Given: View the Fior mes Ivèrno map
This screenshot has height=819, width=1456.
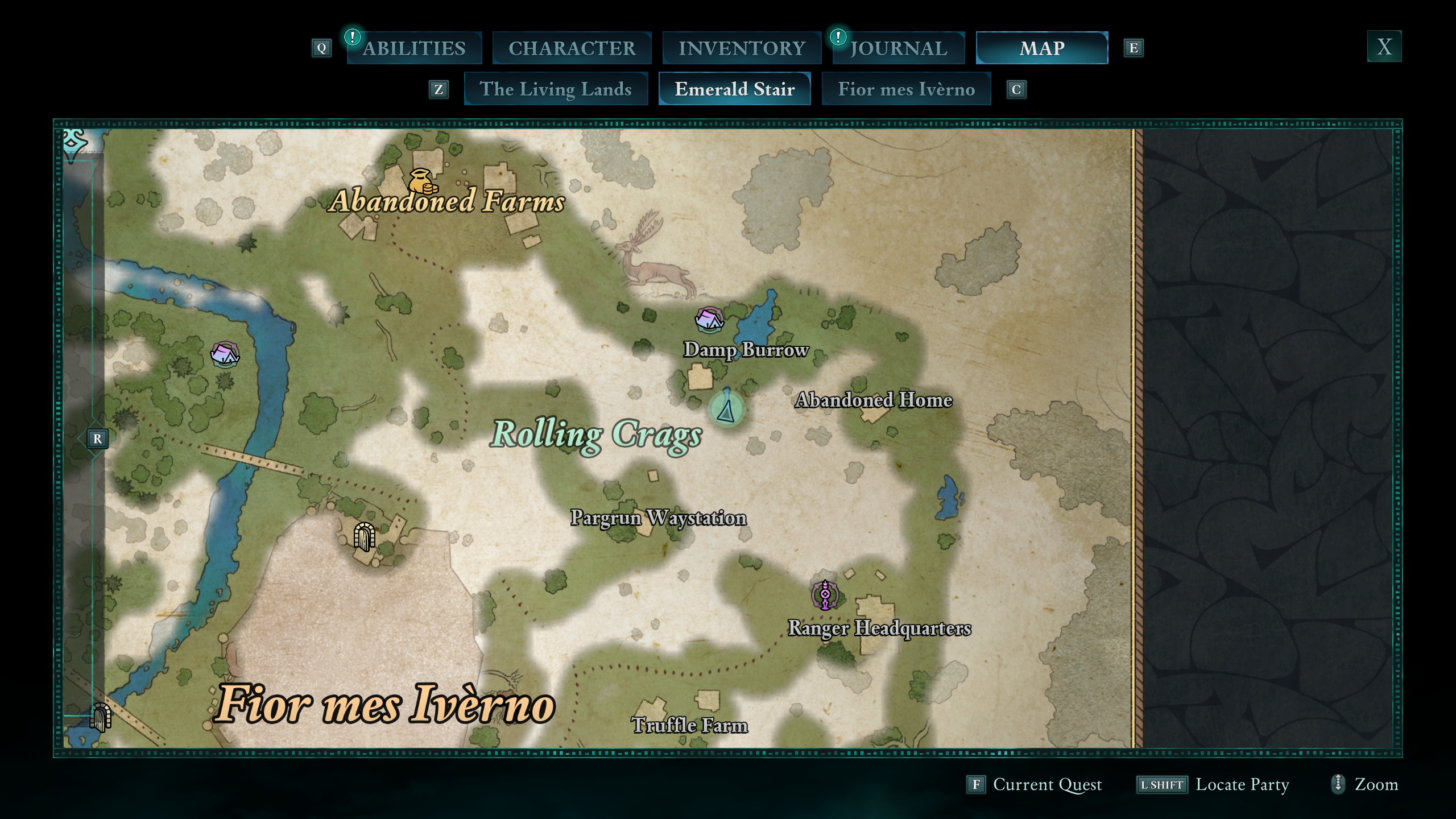Looking at the screenshot, I should tap(906, 89).
